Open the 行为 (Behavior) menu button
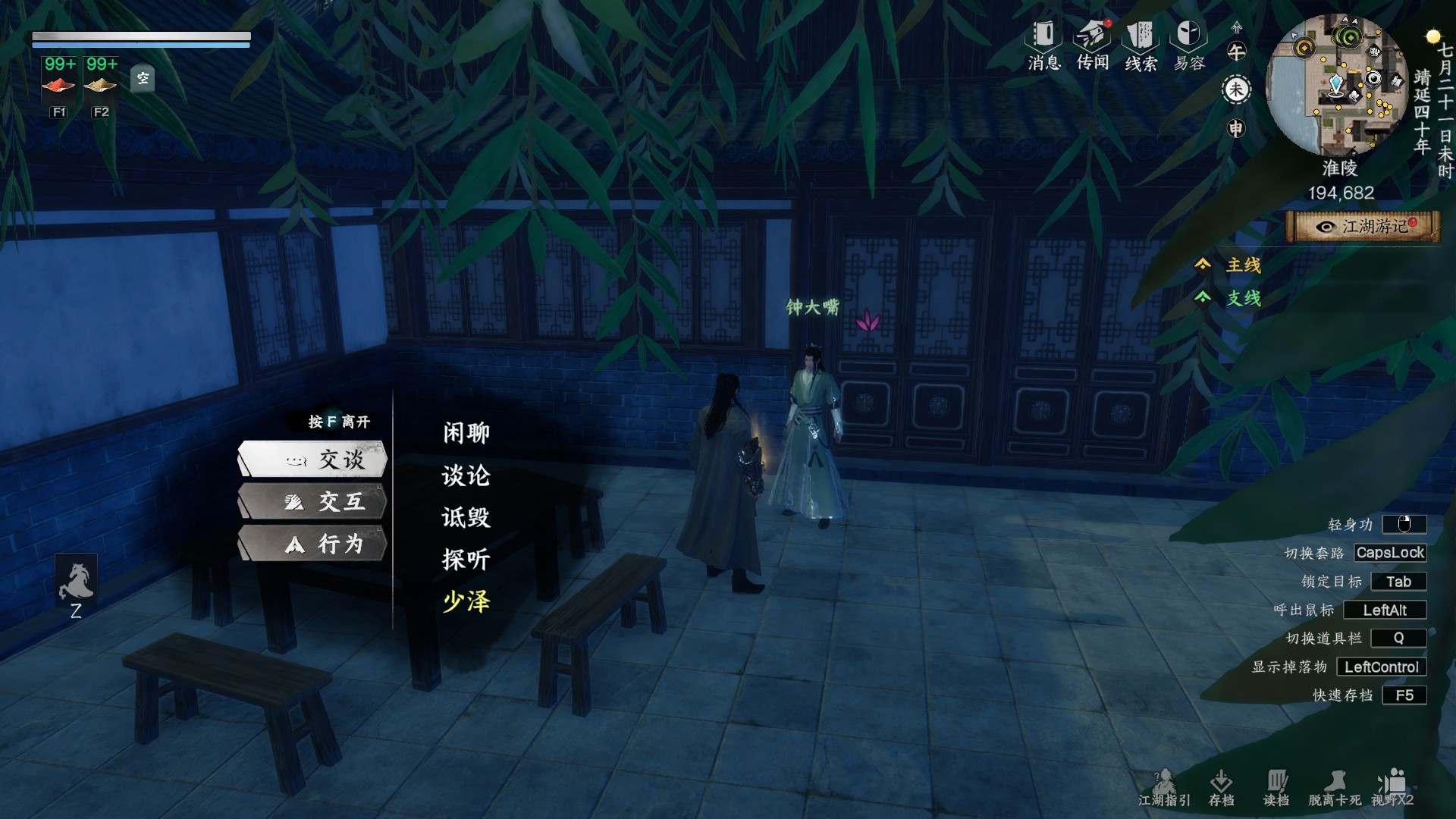Image resolution: width=1456 pixels, height=819 pixels. coord(313,544)
